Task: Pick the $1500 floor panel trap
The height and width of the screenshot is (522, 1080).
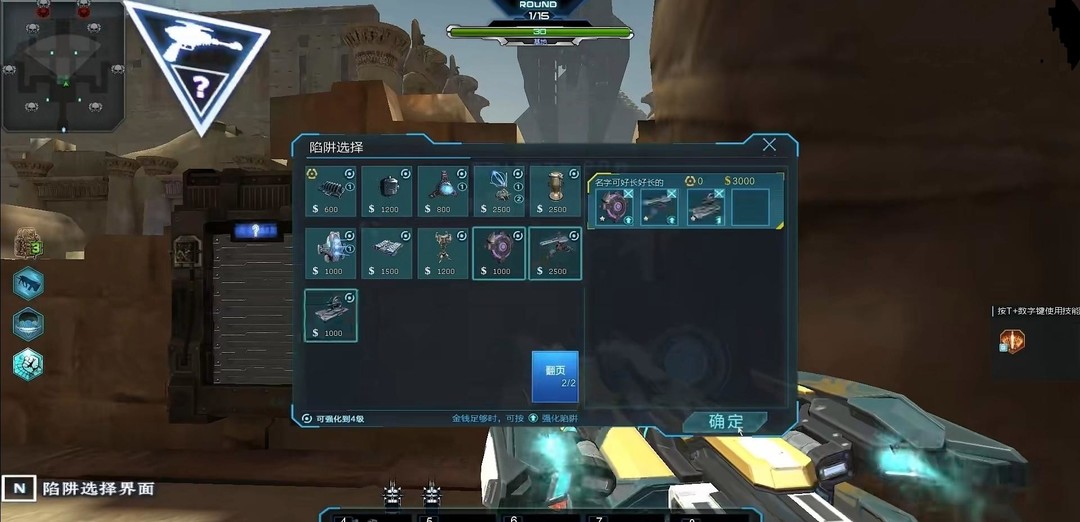Action: pyautogui.click(x=387, y=253)
